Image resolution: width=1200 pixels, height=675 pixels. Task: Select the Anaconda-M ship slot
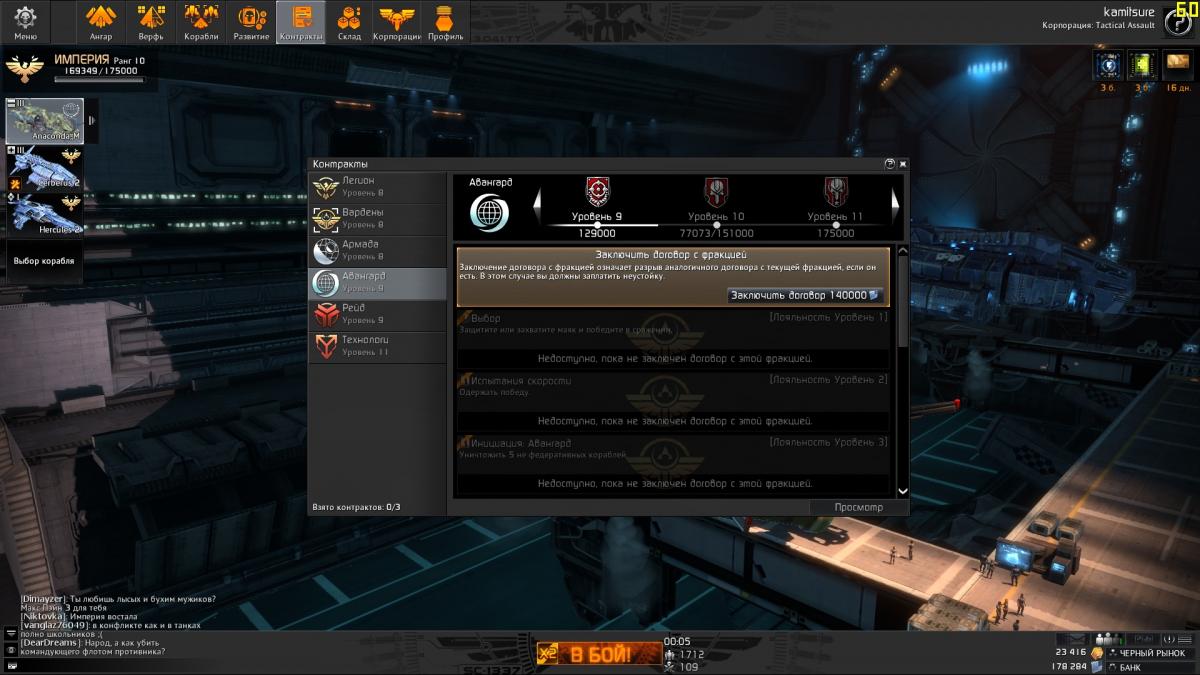coord(45,121)
